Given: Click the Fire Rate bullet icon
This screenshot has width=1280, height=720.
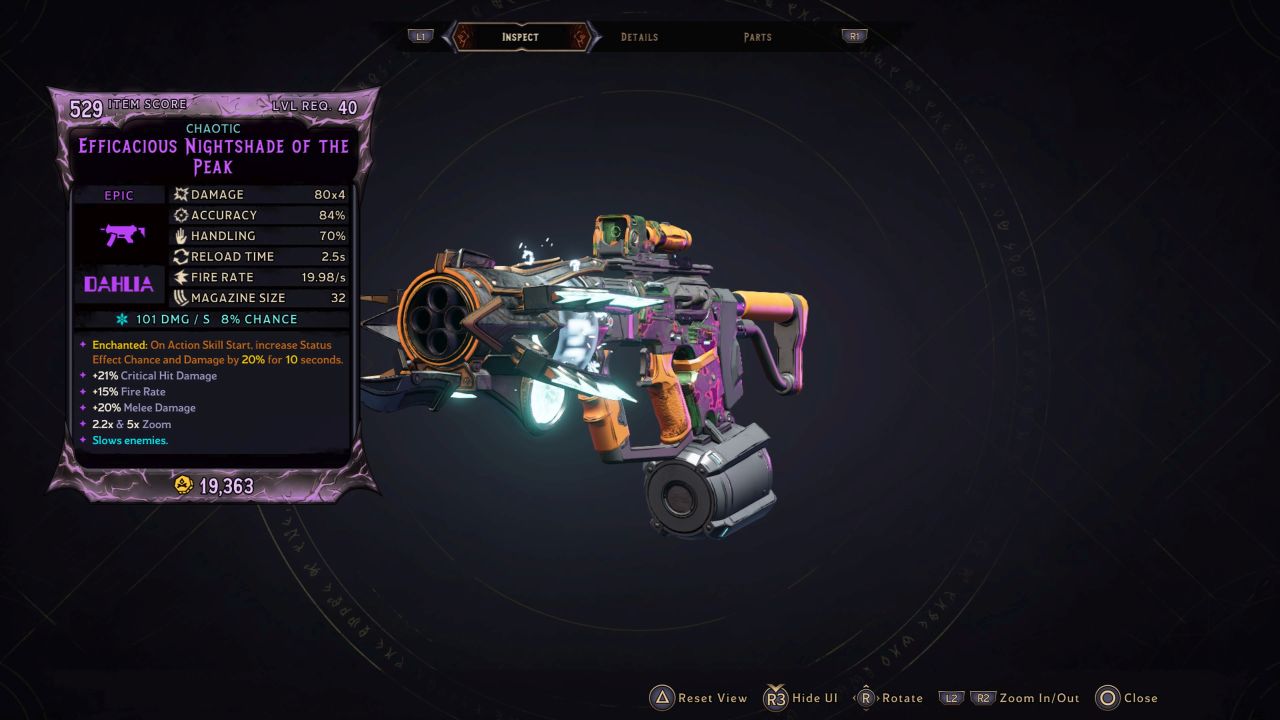Looking at the screenshot, I should (180, 277).
